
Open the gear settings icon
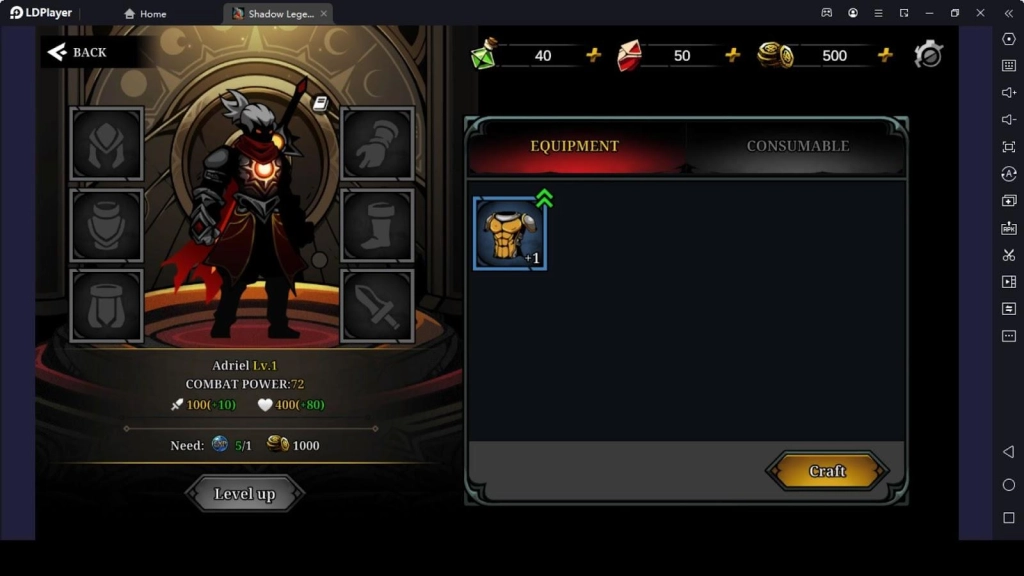click(x=928, y=55)
